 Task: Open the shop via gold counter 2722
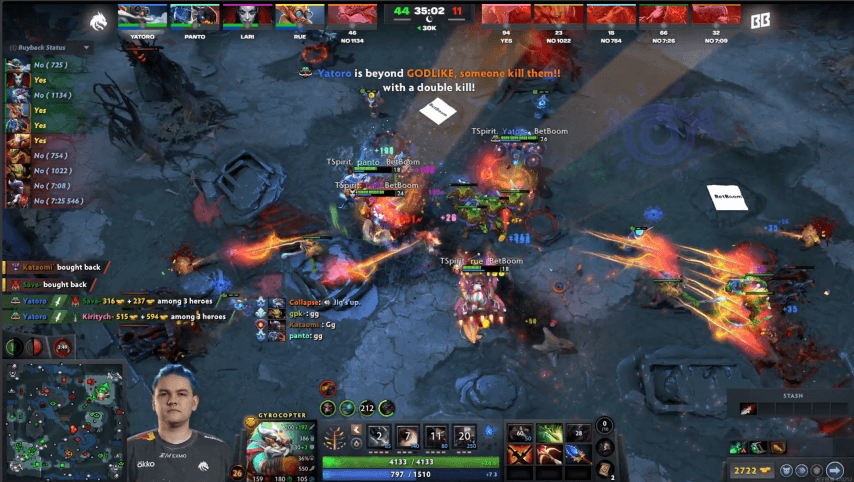(748, 469)
